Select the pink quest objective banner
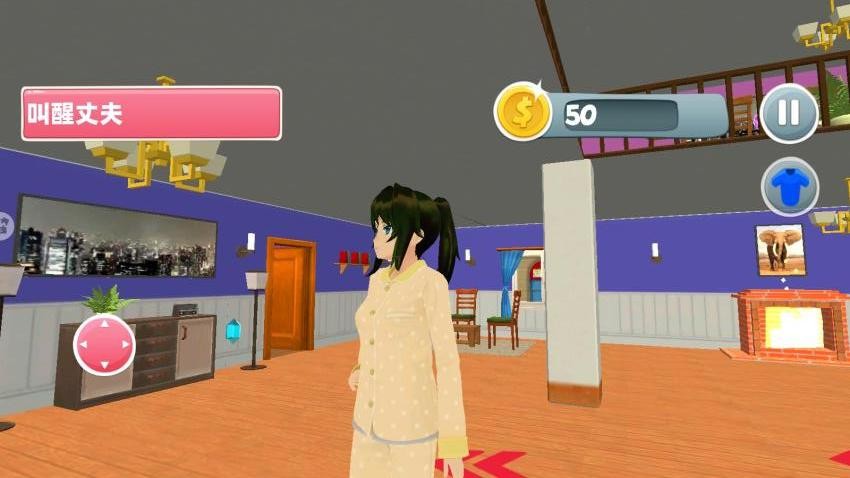Image resolution: width=850 pixels, height=478 pixels. click(151, 113)
